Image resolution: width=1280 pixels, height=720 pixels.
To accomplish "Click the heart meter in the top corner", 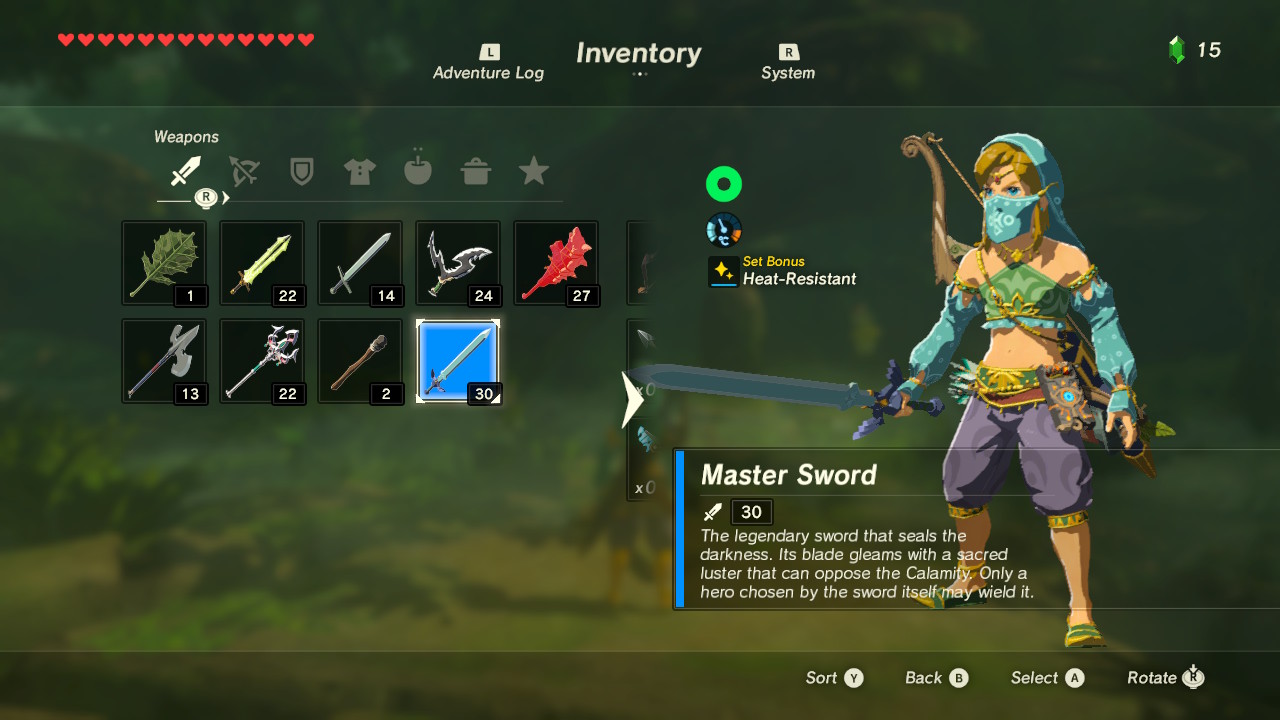I will pyautogui.click(x=185, y=41).
